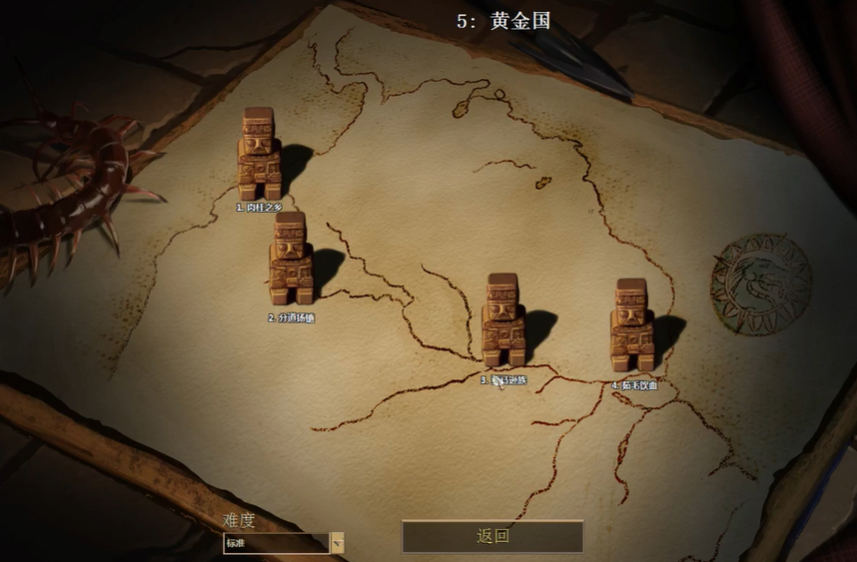Pick the third scenario statue
The height and width of the screenshot is (562, 857).
tap(504, 320)
